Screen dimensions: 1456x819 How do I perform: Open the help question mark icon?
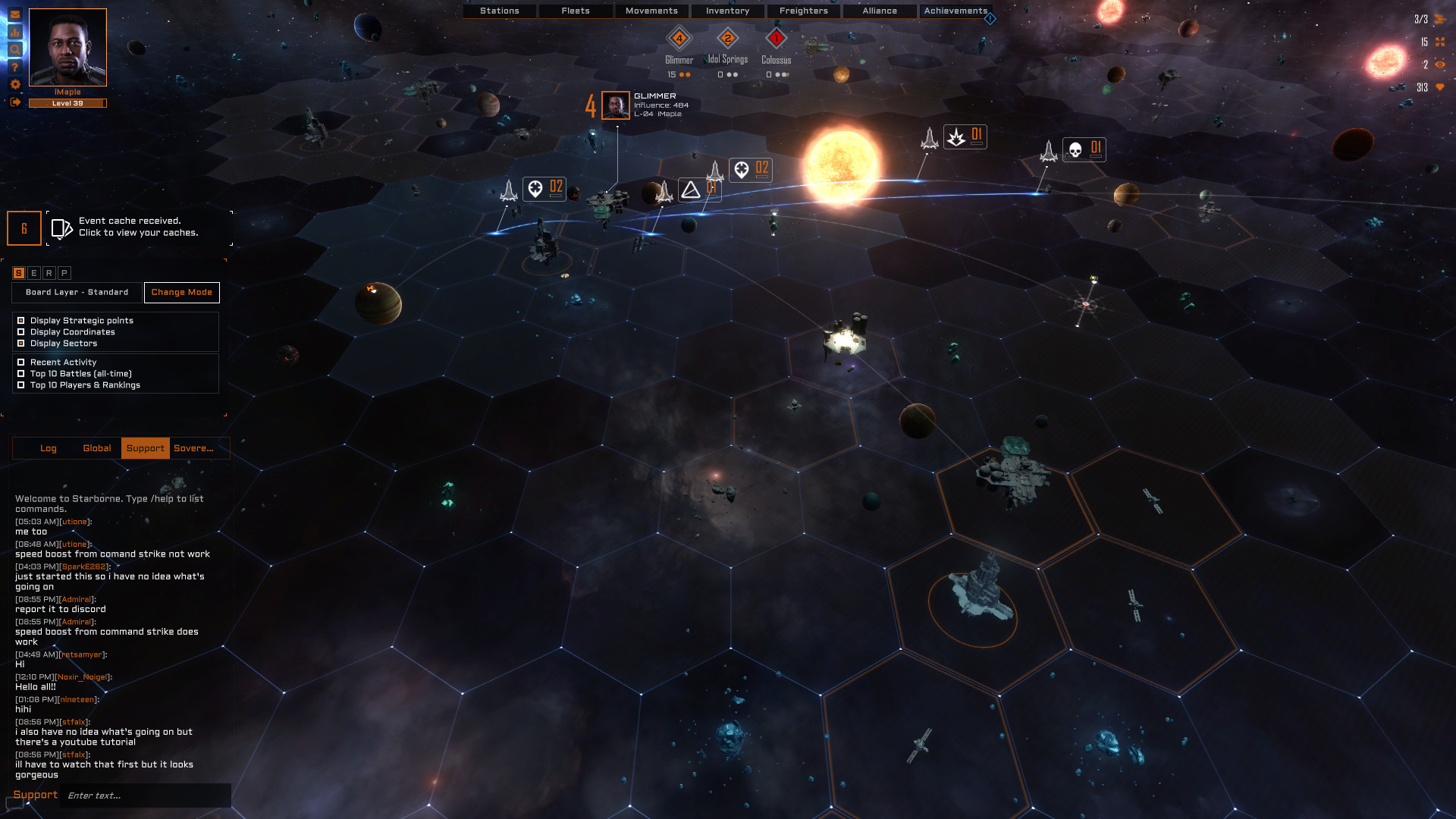[15, 67]
